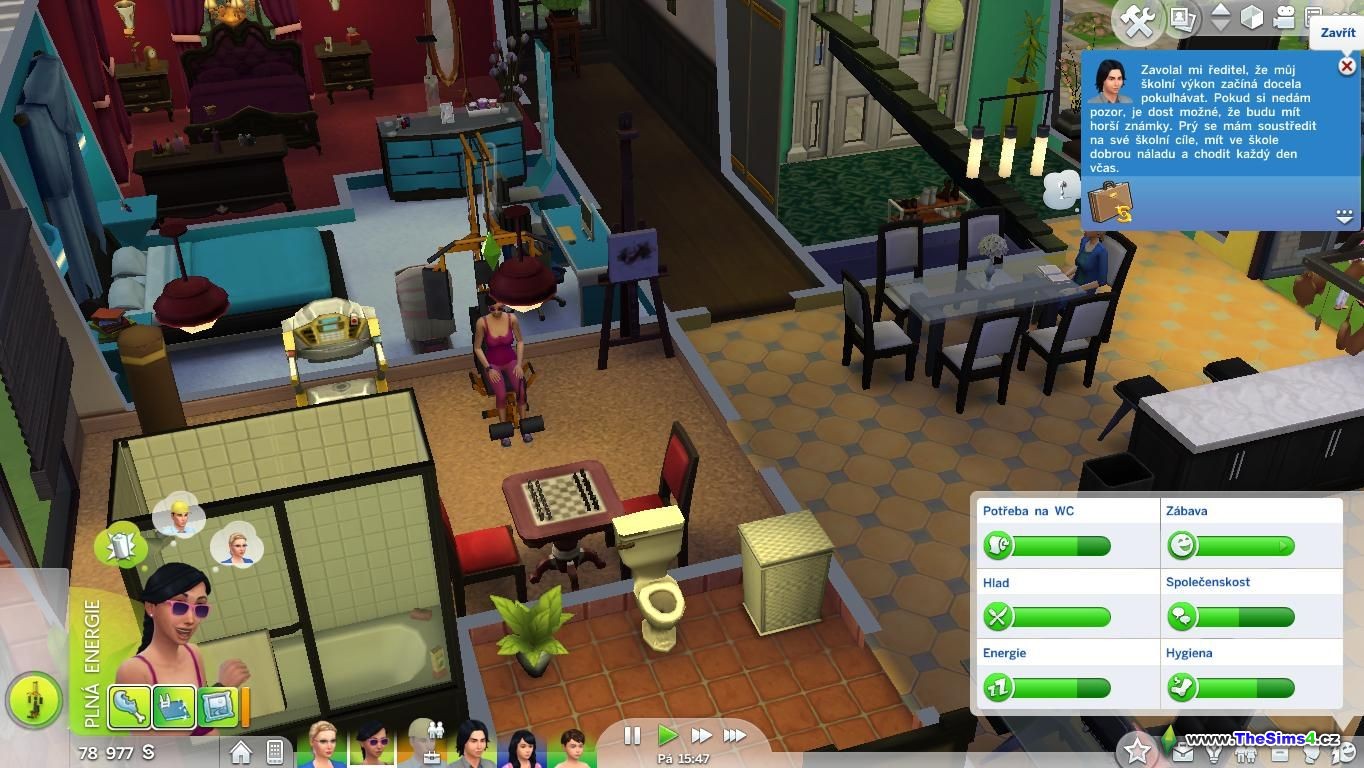Click the briefcase icon in the notification
Image resolution: width=1364 pixels, height=768 pixels.
tap(1109, 203)
